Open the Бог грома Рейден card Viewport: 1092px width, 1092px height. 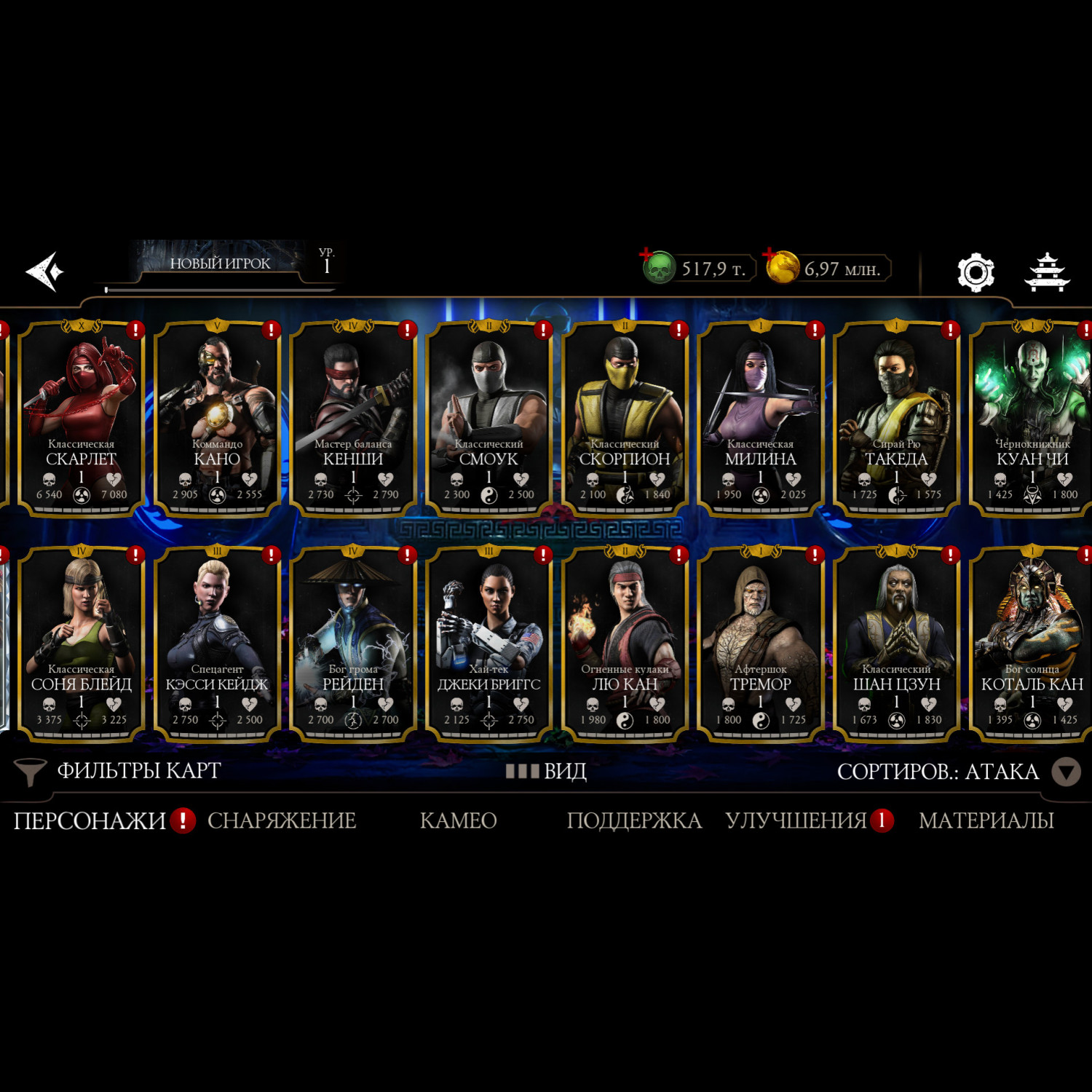click(353, 644)
